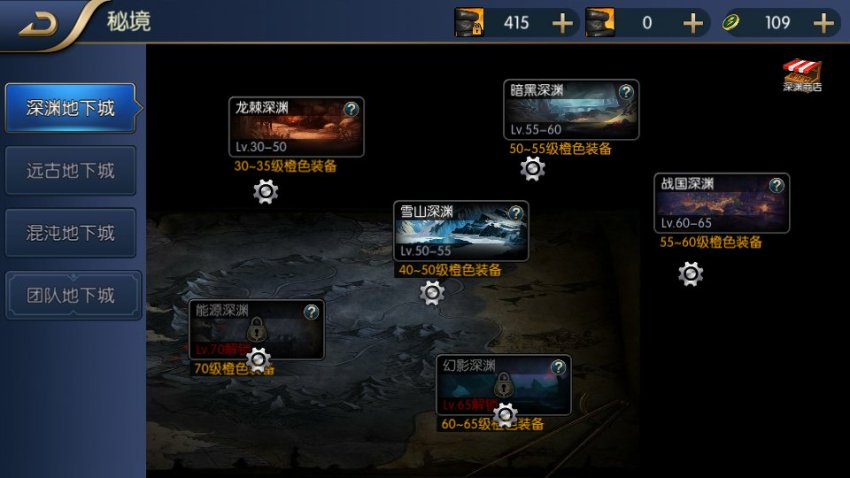This screenshot has height=478, width=850.
Task: Open the 战国深渊 dungeon card
Action: point(720,206)
